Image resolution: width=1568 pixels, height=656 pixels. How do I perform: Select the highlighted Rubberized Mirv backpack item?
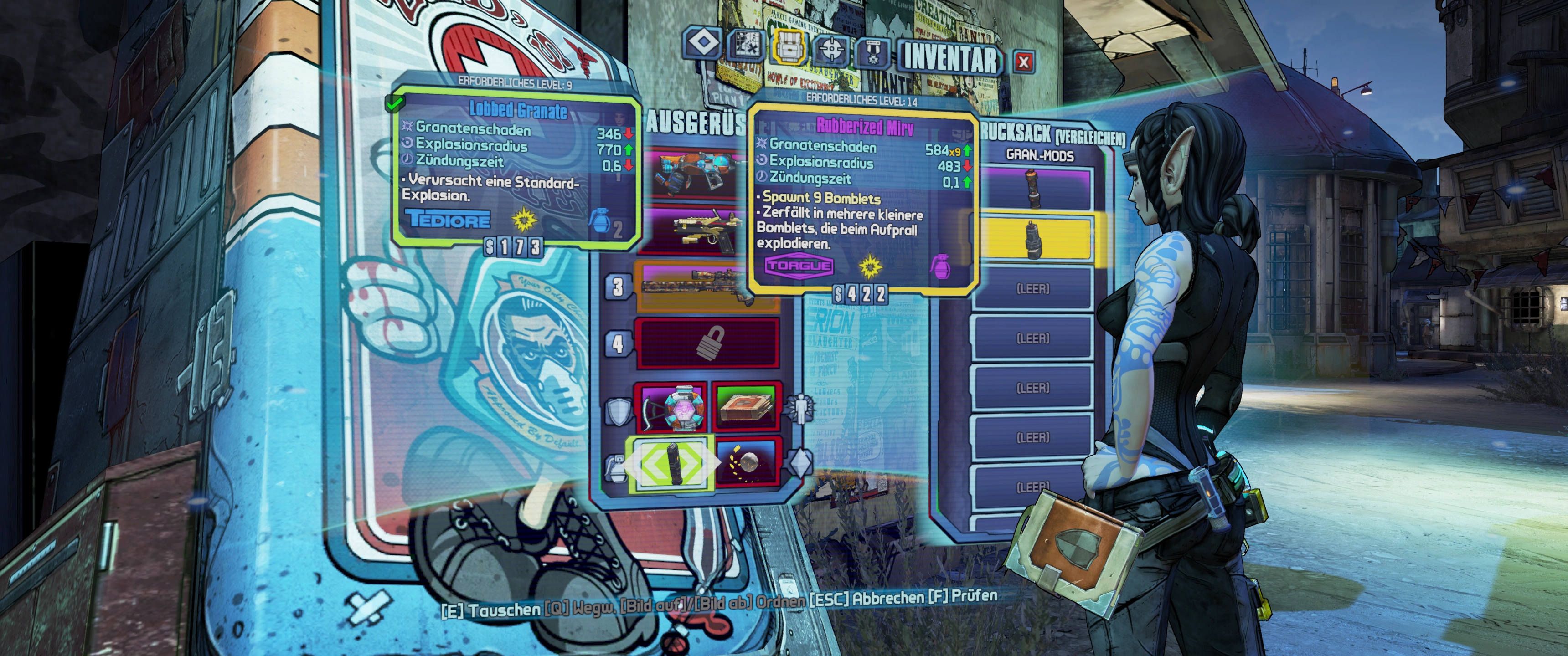click(x=1033, y=239)
